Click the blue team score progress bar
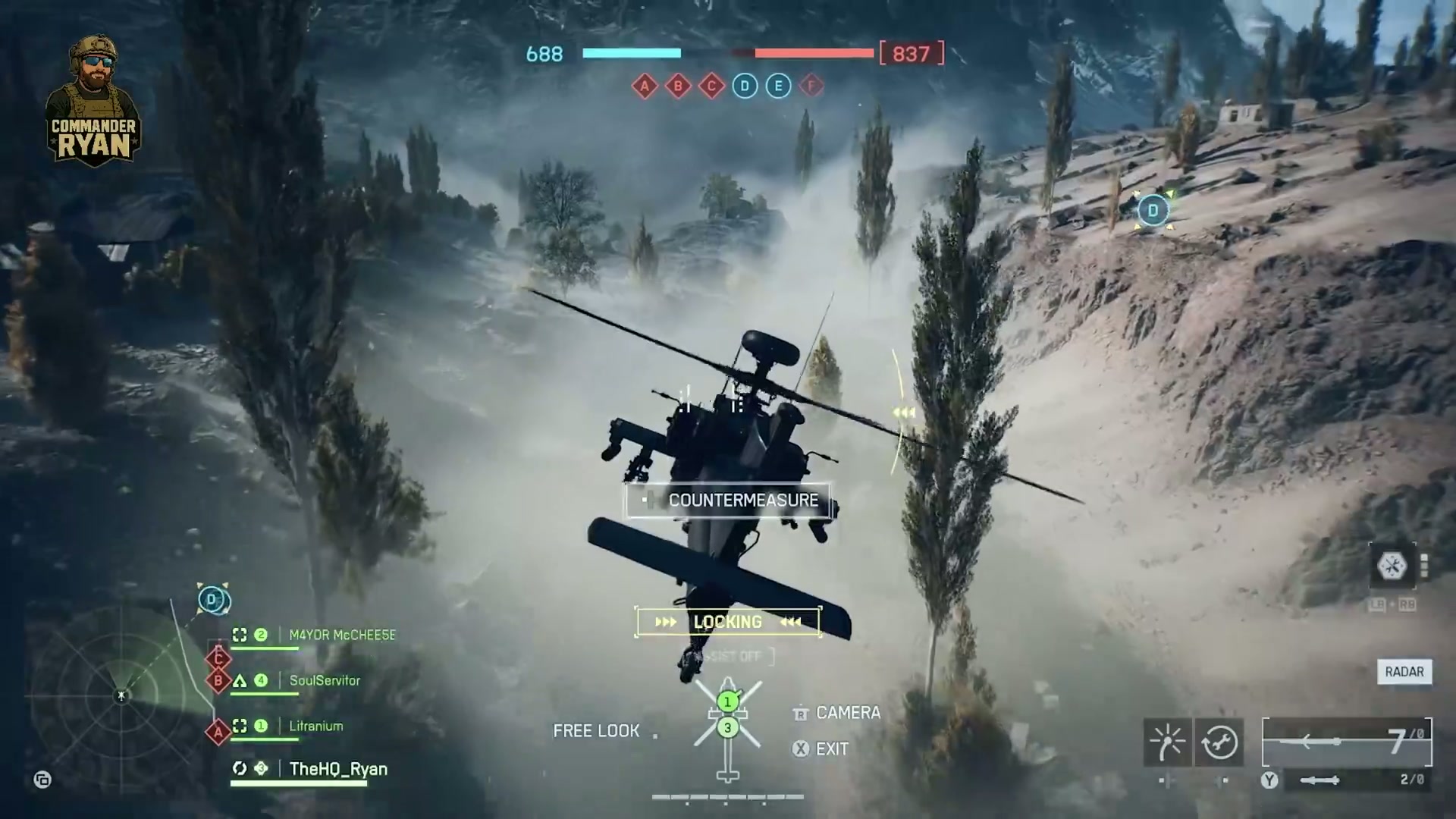This screenshot has height=819, width=1456. 632,53
